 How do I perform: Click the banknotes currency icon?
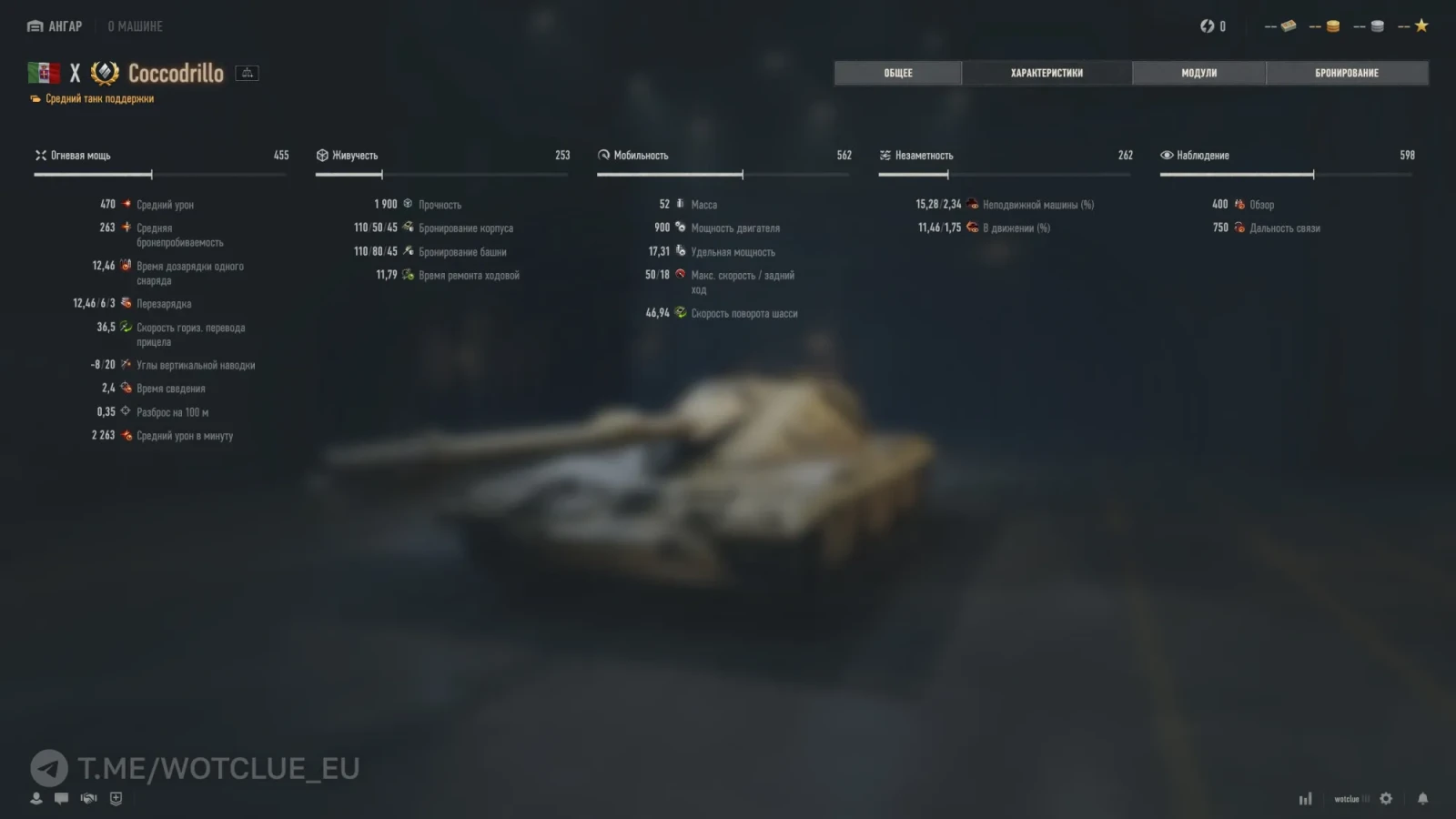[1288, 26]
